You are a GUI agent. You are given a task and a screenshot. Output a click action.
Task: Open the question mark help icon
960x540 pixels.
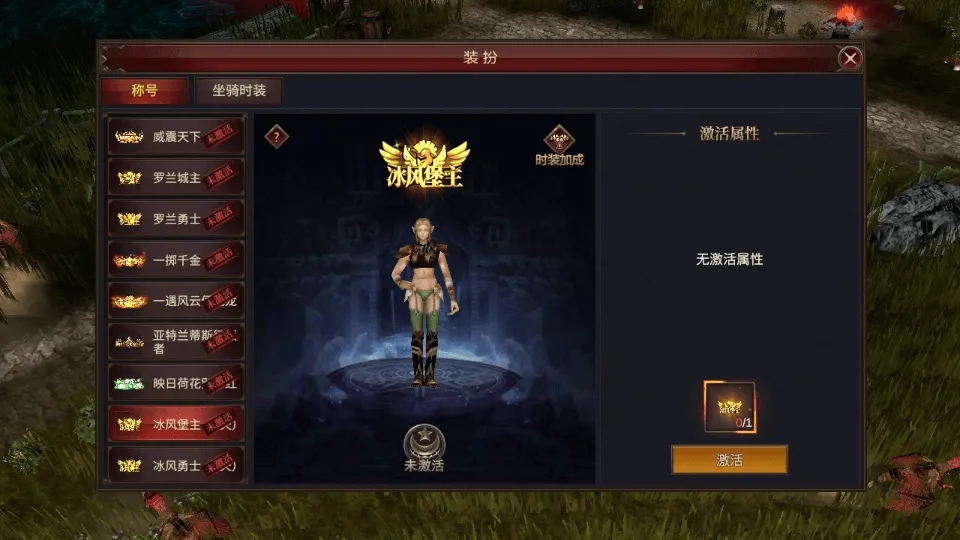[x=277, y=137]
